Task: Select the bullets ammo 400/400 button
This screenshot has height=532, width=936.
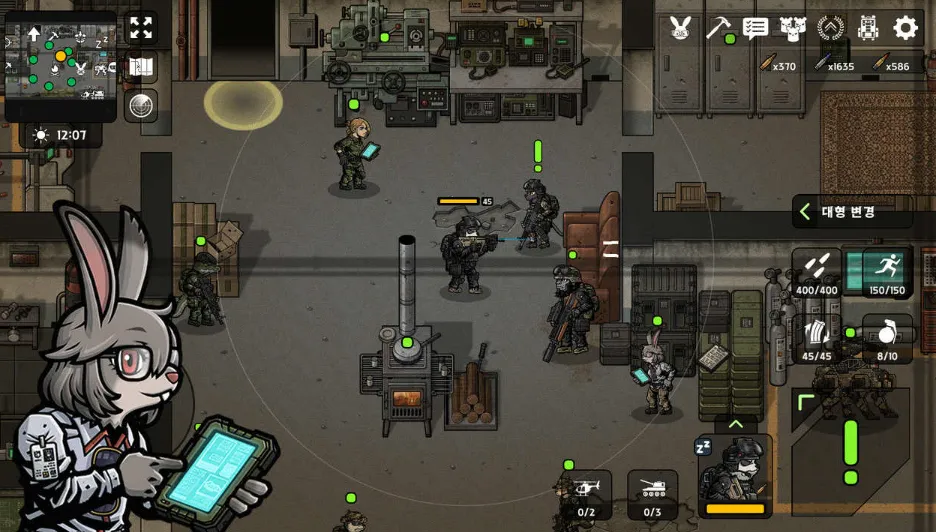Action: (x=817, y=273)
